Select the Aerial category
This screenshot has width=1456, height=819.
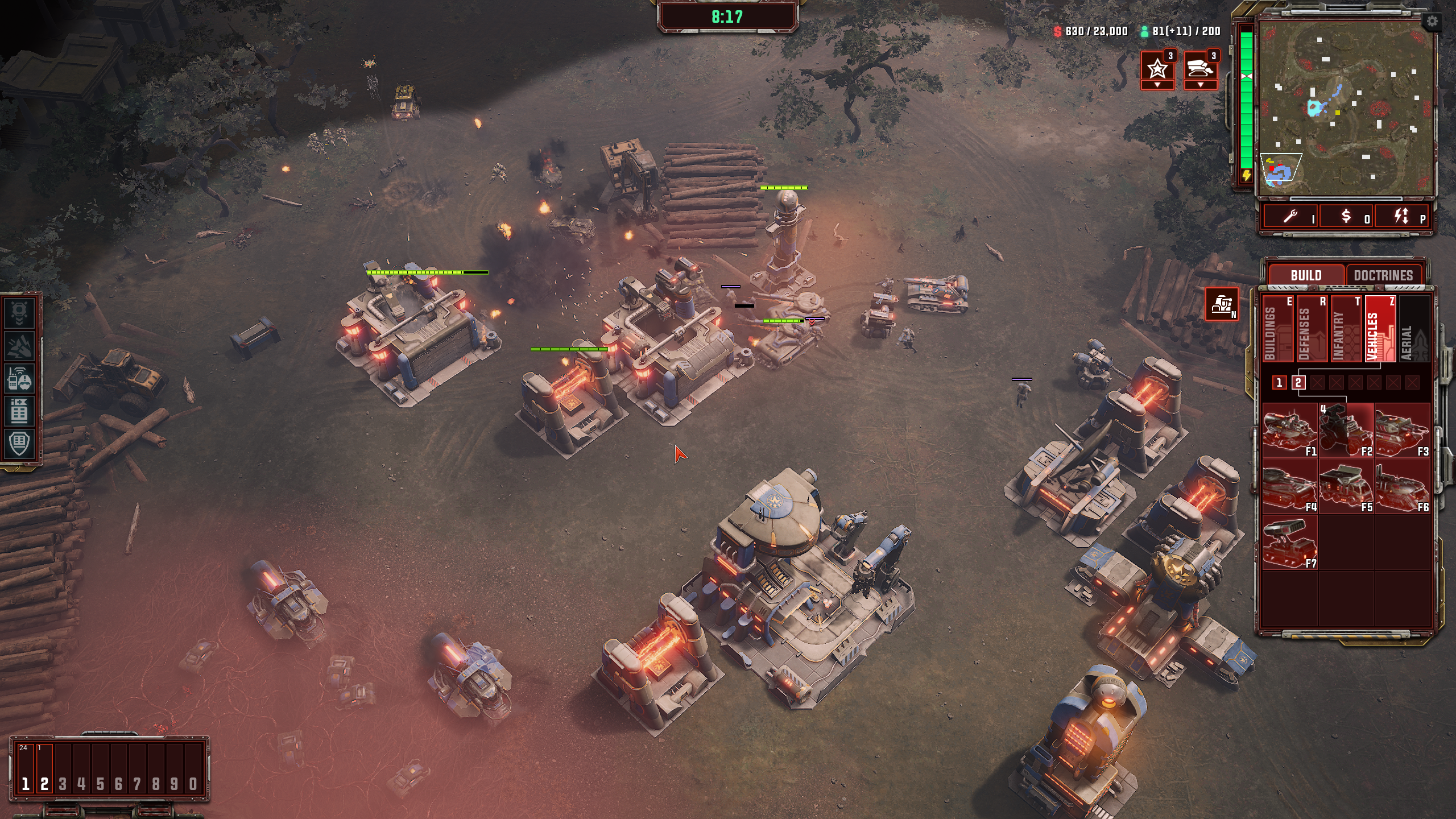(1414, 329)
